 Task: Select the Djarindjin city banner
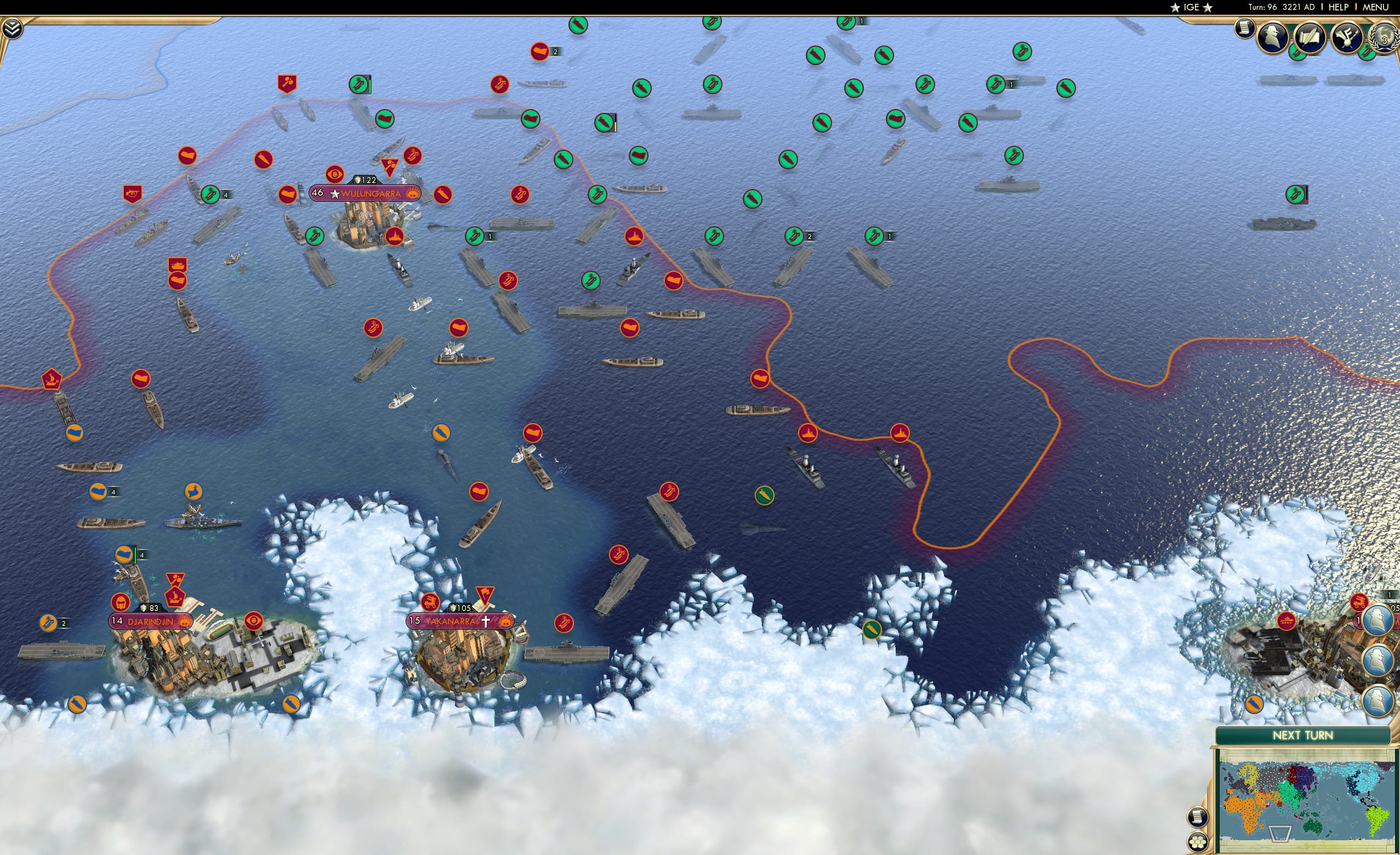pyautogui.click(x=150, y=623)
